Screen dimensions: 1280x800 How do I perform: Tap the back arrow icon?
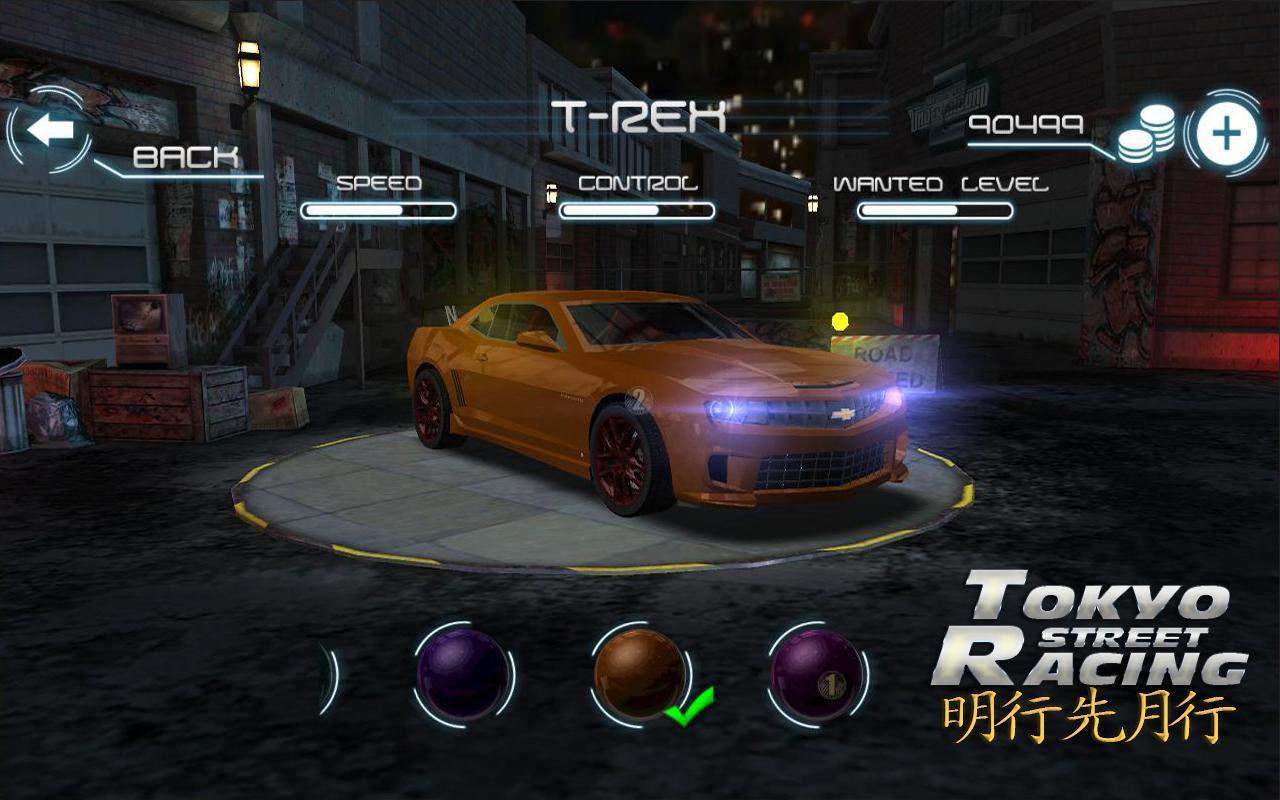pyautogui.click(x=52, y=127)
